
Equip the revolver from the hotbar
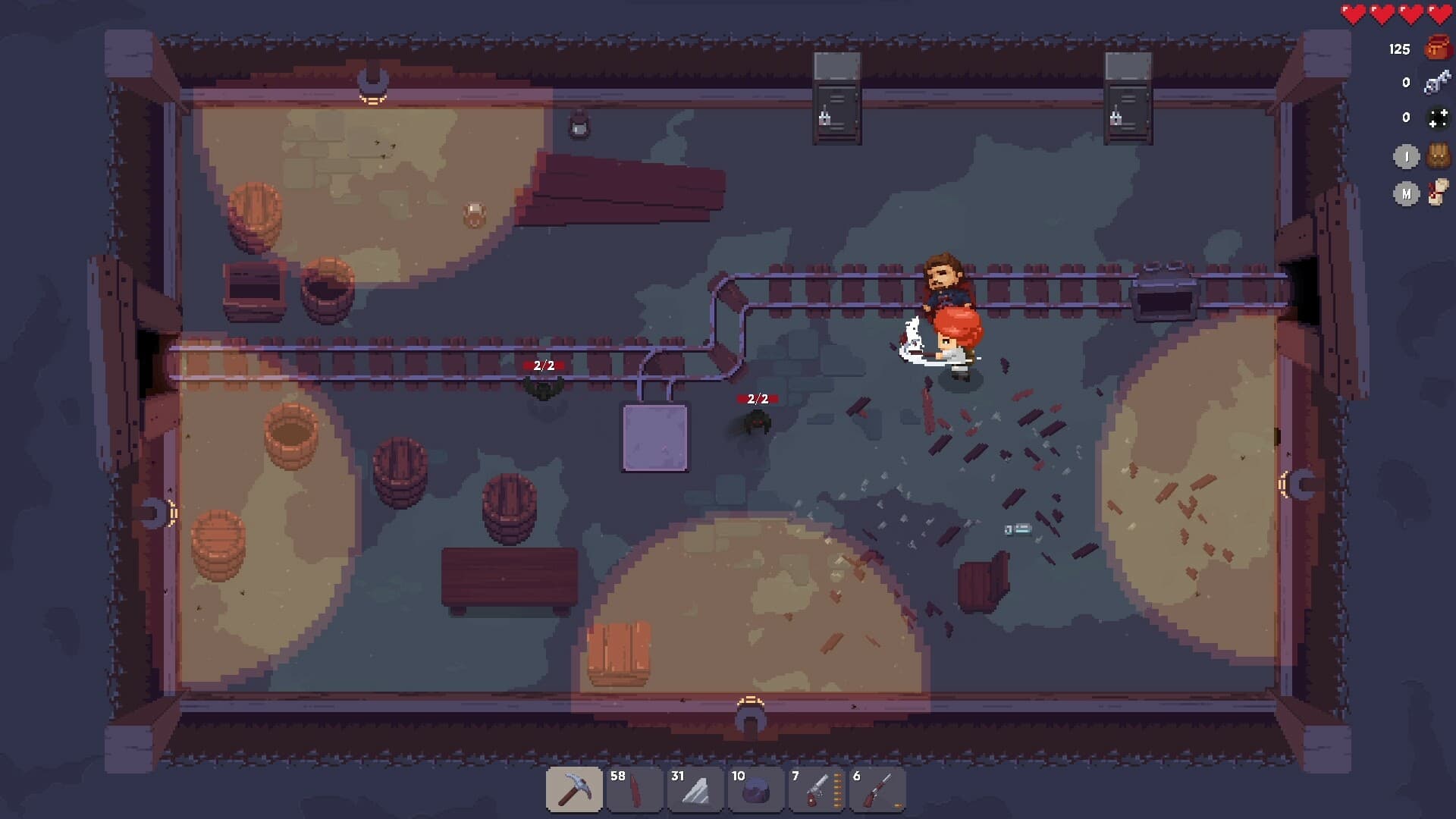(x=817, y=789)
